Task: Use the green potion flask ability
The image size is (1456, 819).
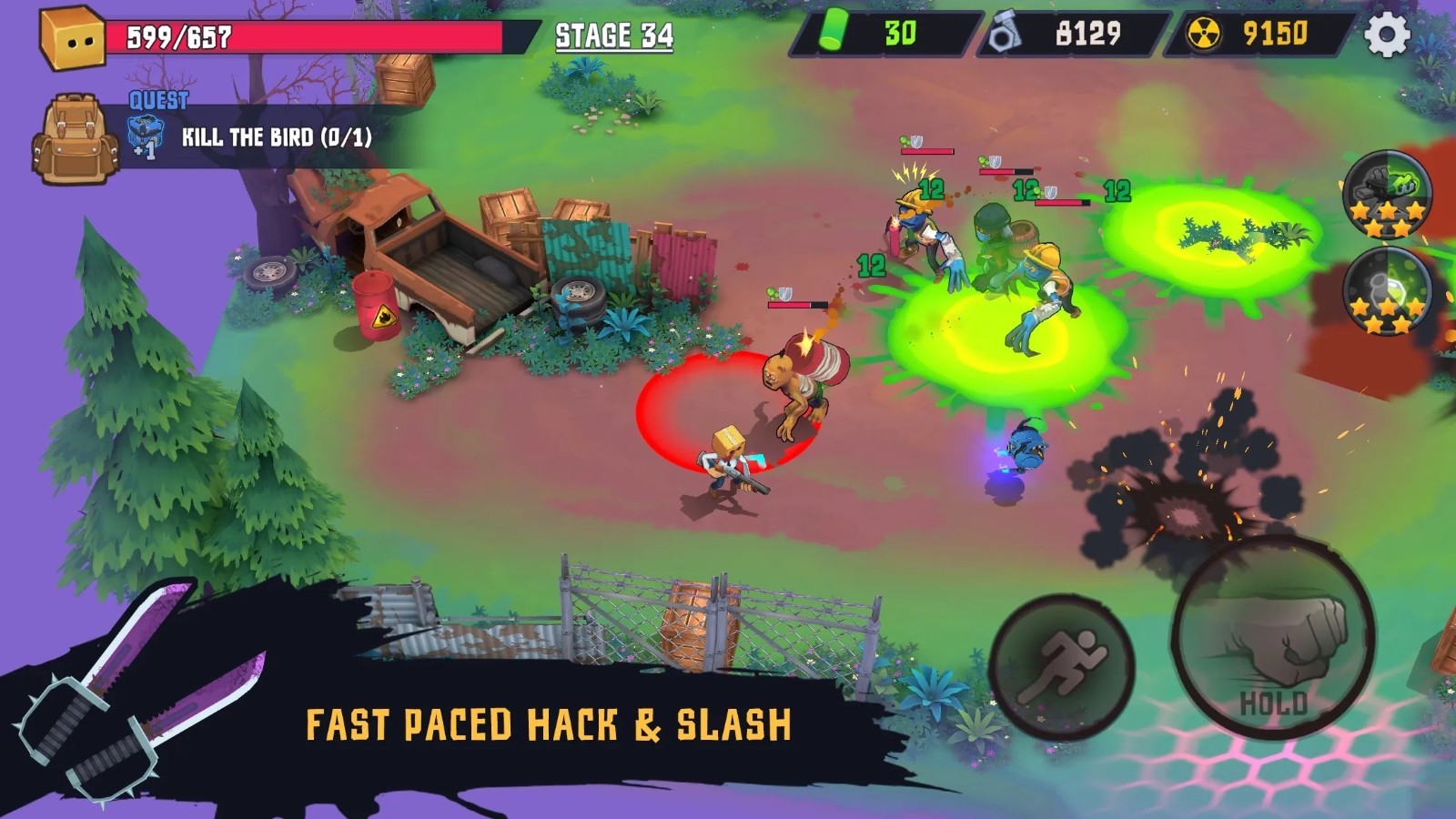Action: [1387, 291]
